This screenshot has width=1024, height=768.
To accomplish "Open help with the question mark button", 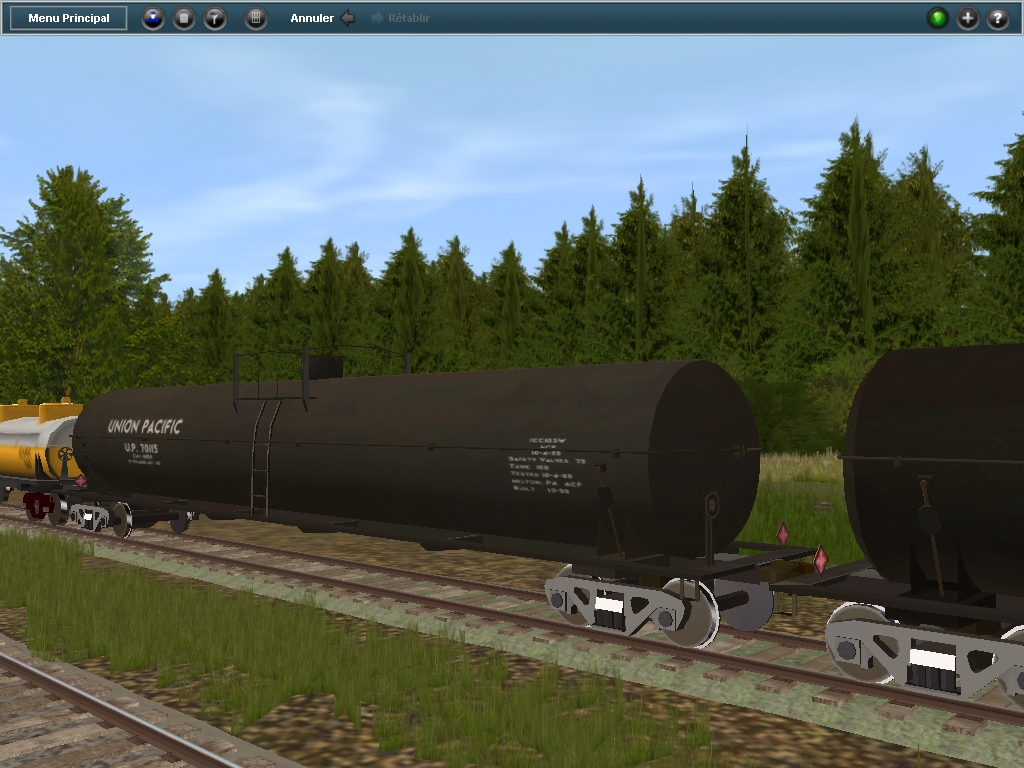I will tap(998, 18).
